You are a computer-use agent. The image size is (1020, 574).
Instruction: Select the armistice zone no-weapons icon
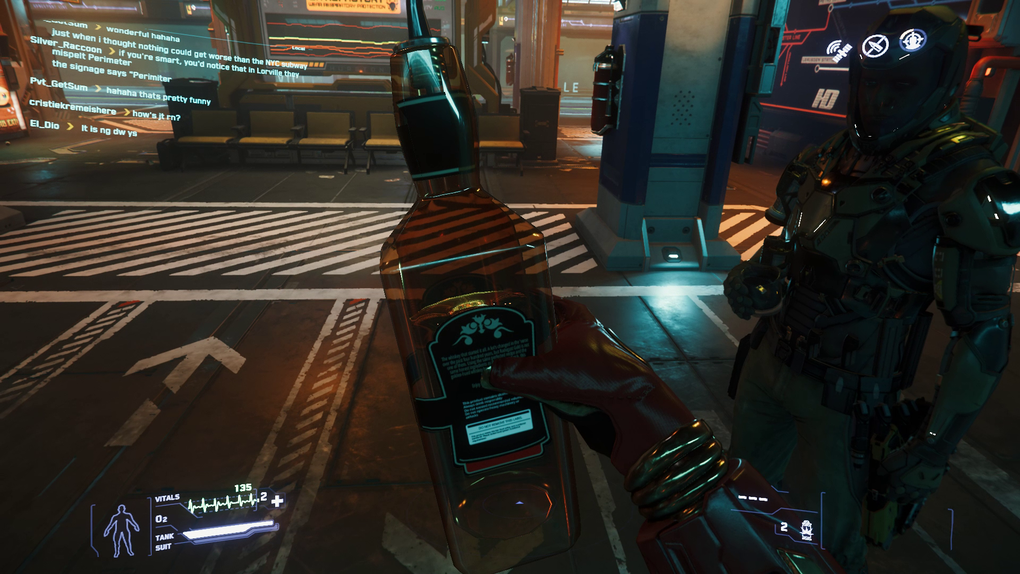875,45
